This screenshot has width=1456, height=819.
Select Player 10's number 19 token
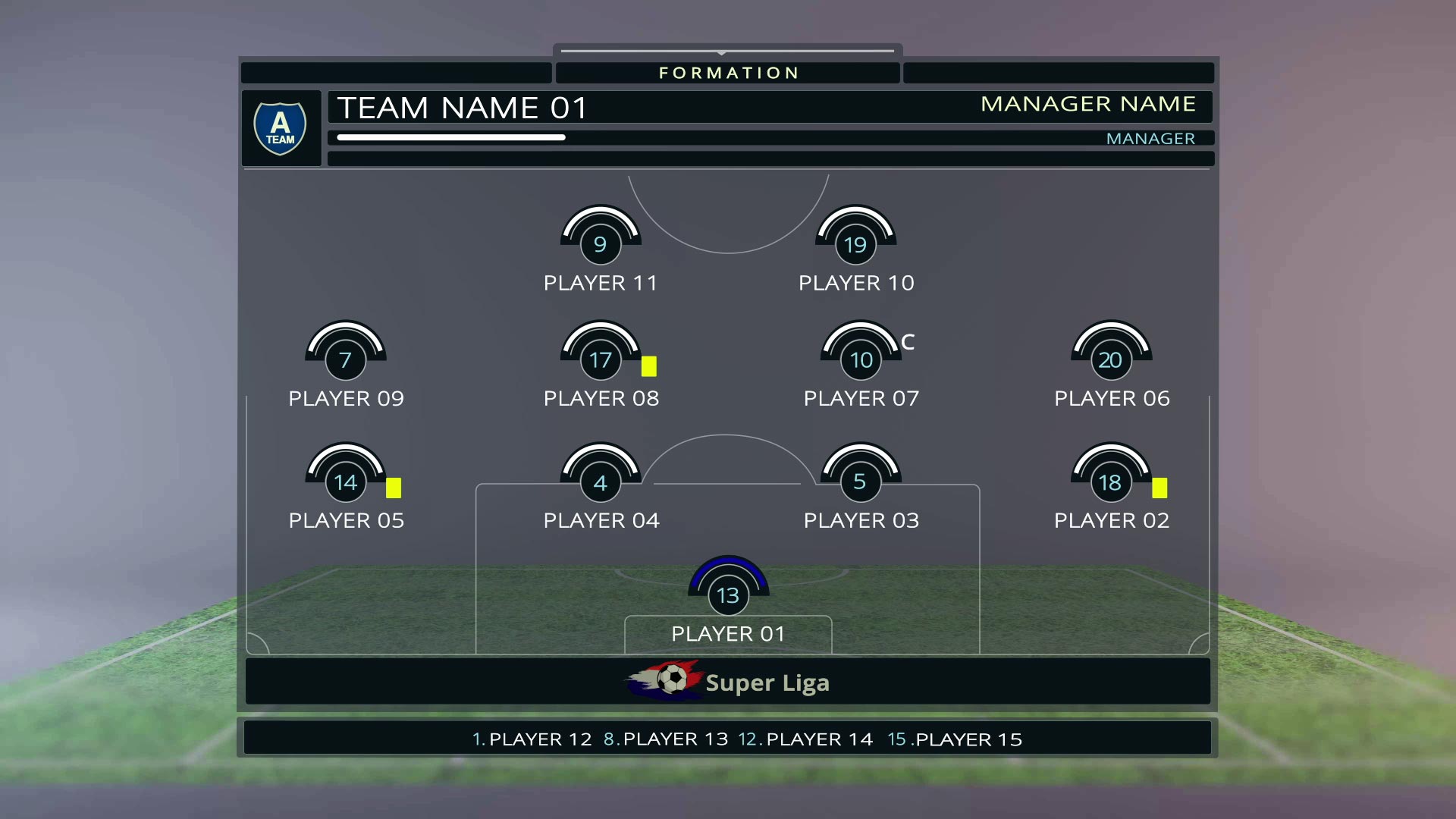click(855, 244)
